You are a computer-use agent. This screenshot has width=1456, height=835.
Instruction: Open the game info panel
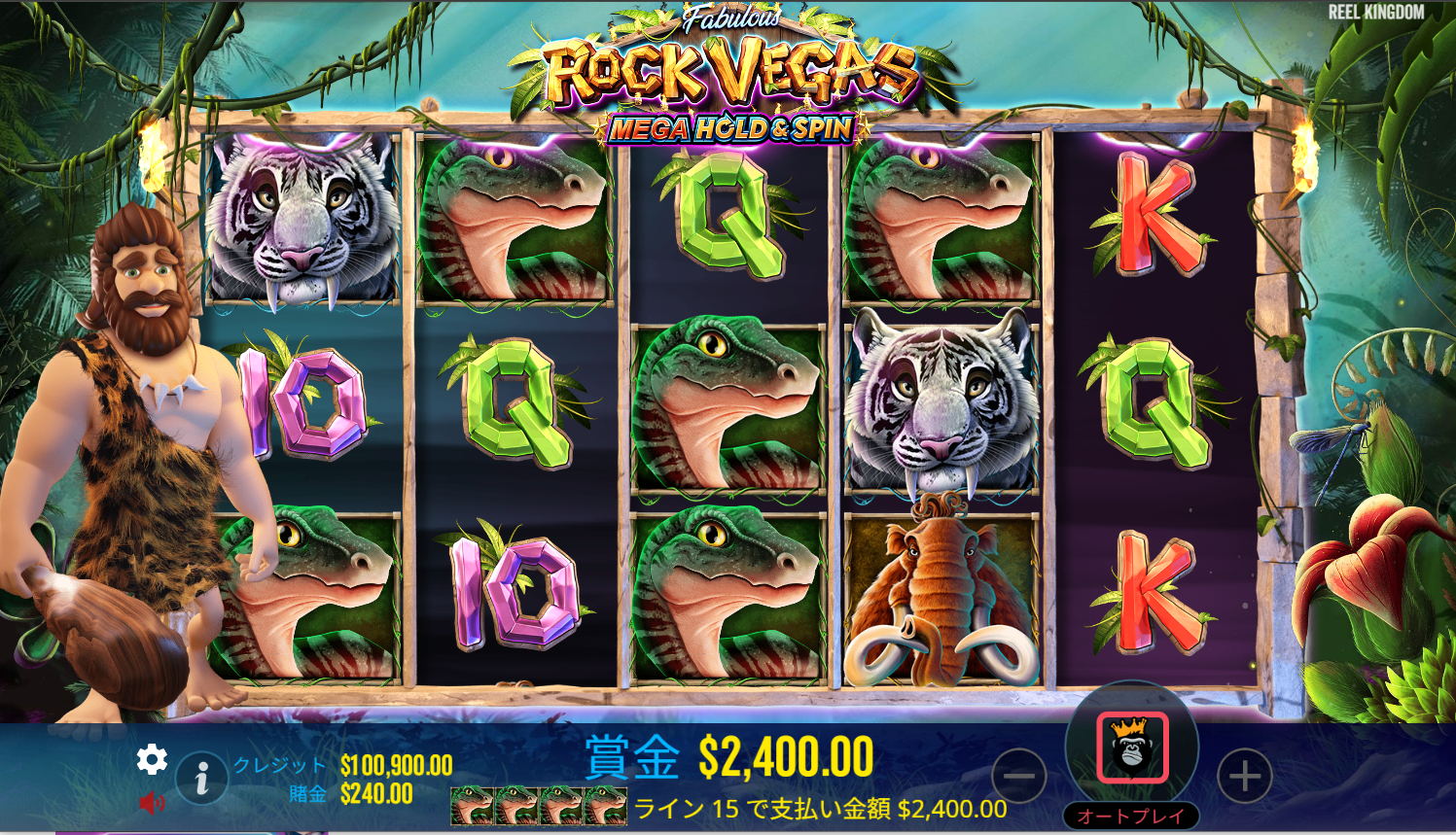pyautogui.click(x=202, y=778)
